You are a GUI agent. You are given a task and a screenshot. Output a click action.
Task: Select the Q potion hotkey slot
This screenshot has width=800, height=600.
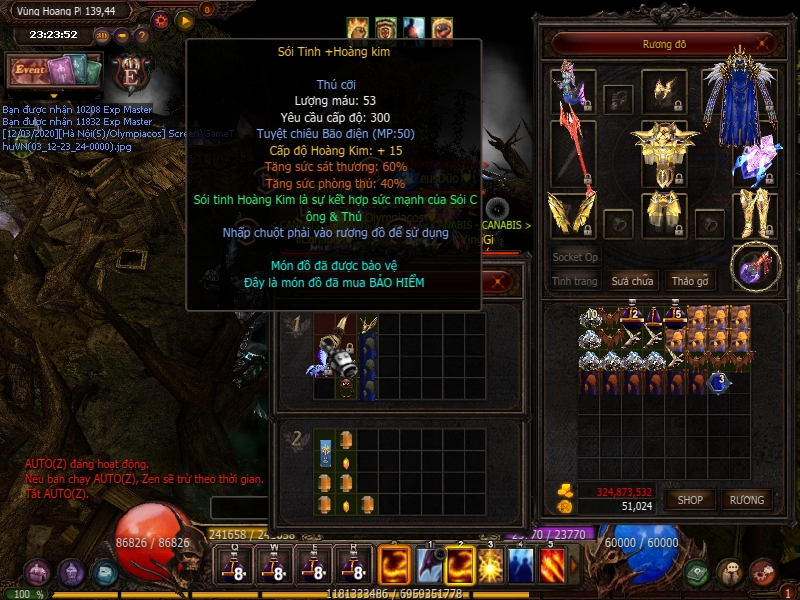tap(233, 567)
